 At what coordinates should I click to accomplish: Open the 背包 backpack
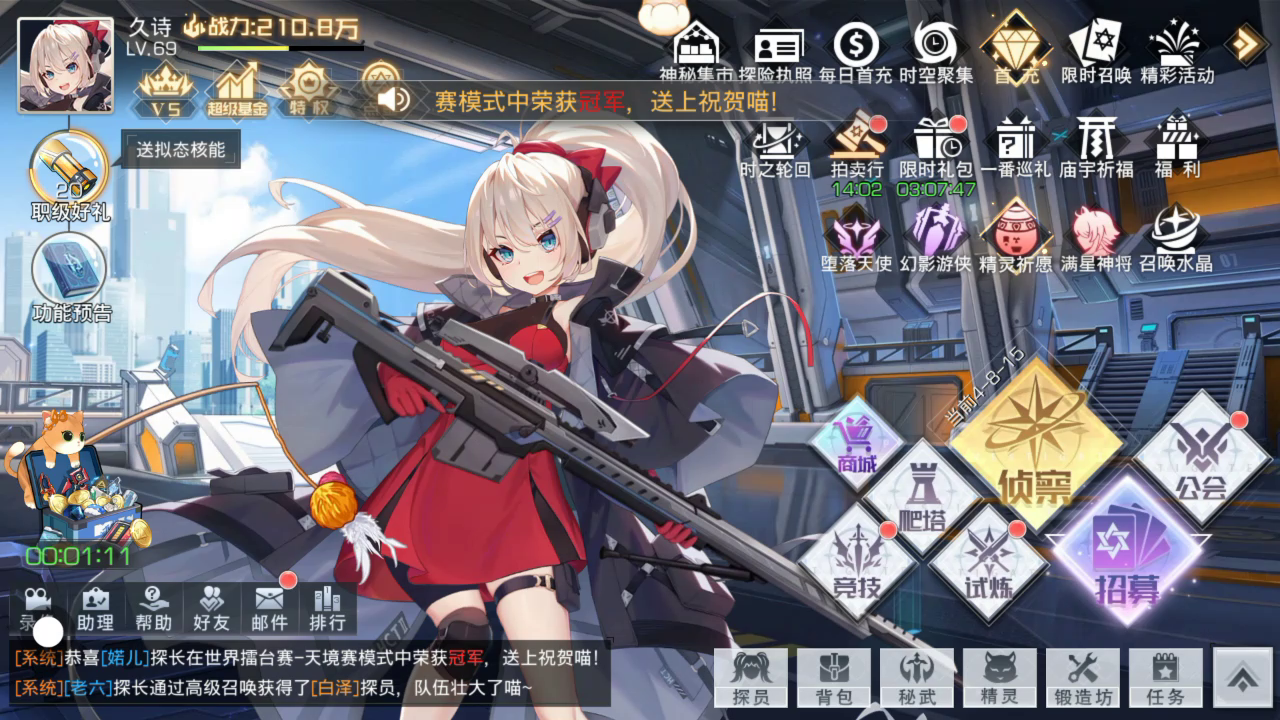pos(834,677)
